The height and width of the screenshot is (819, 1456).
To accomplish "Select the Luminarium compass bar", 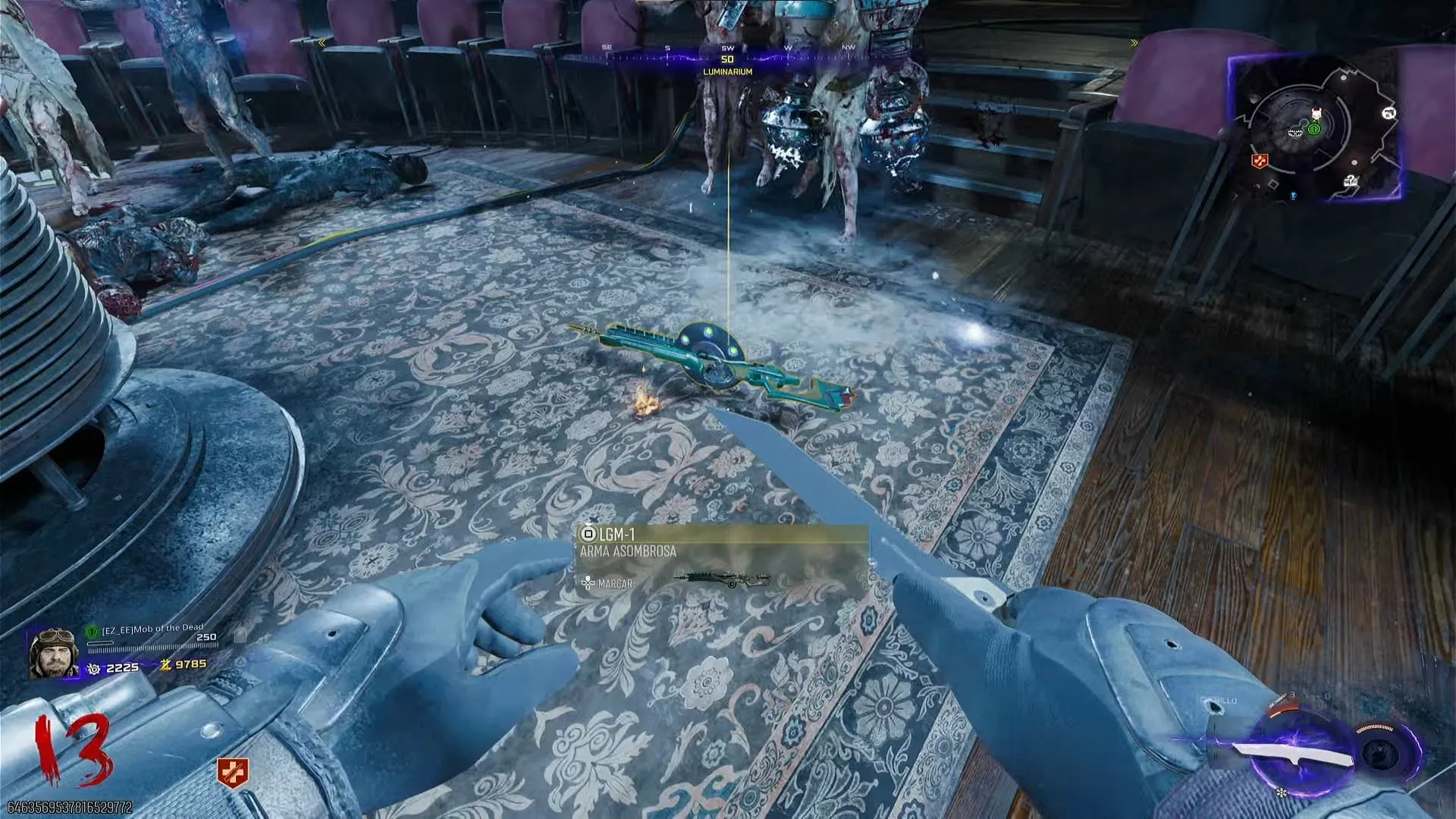I will click(x=727, y=58).
